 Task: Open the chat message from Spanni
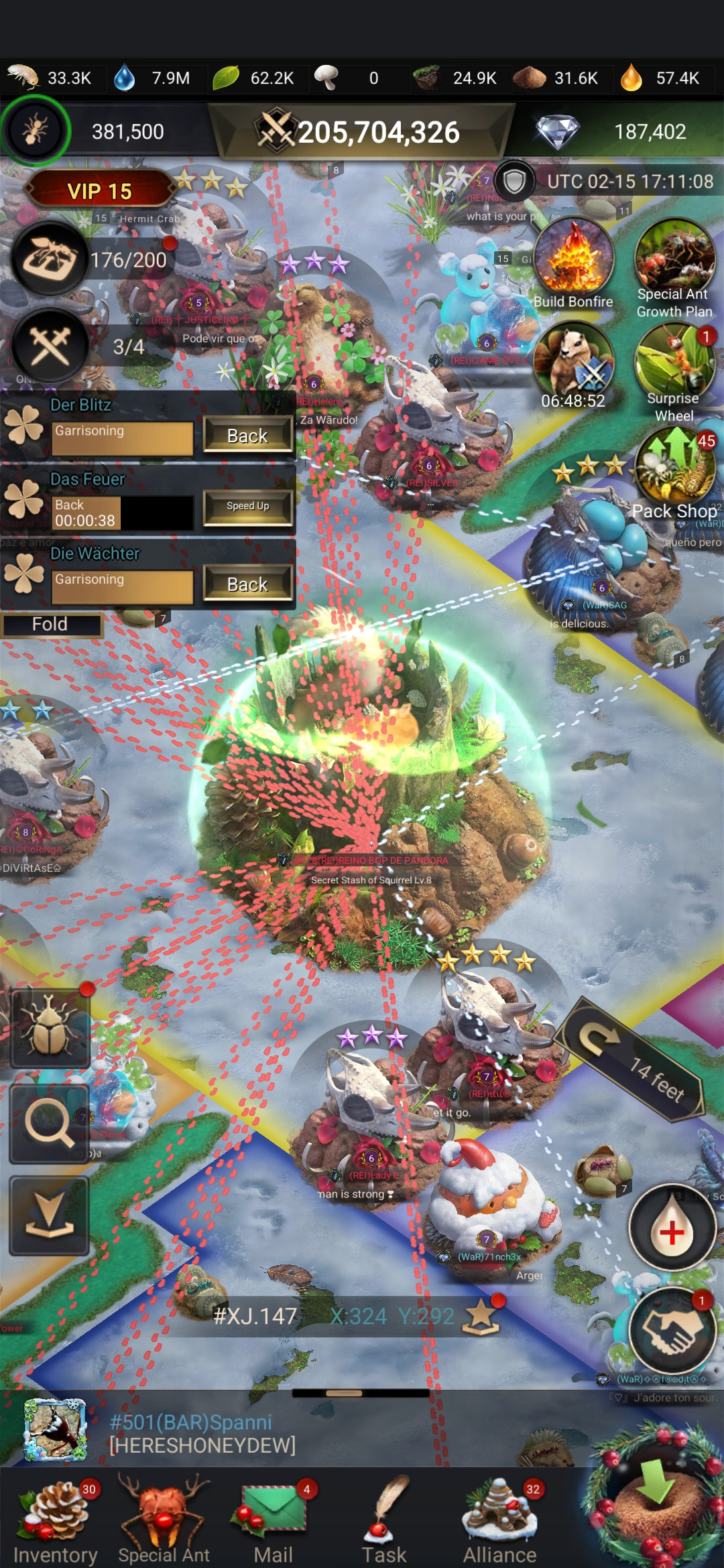point(201,1433)
